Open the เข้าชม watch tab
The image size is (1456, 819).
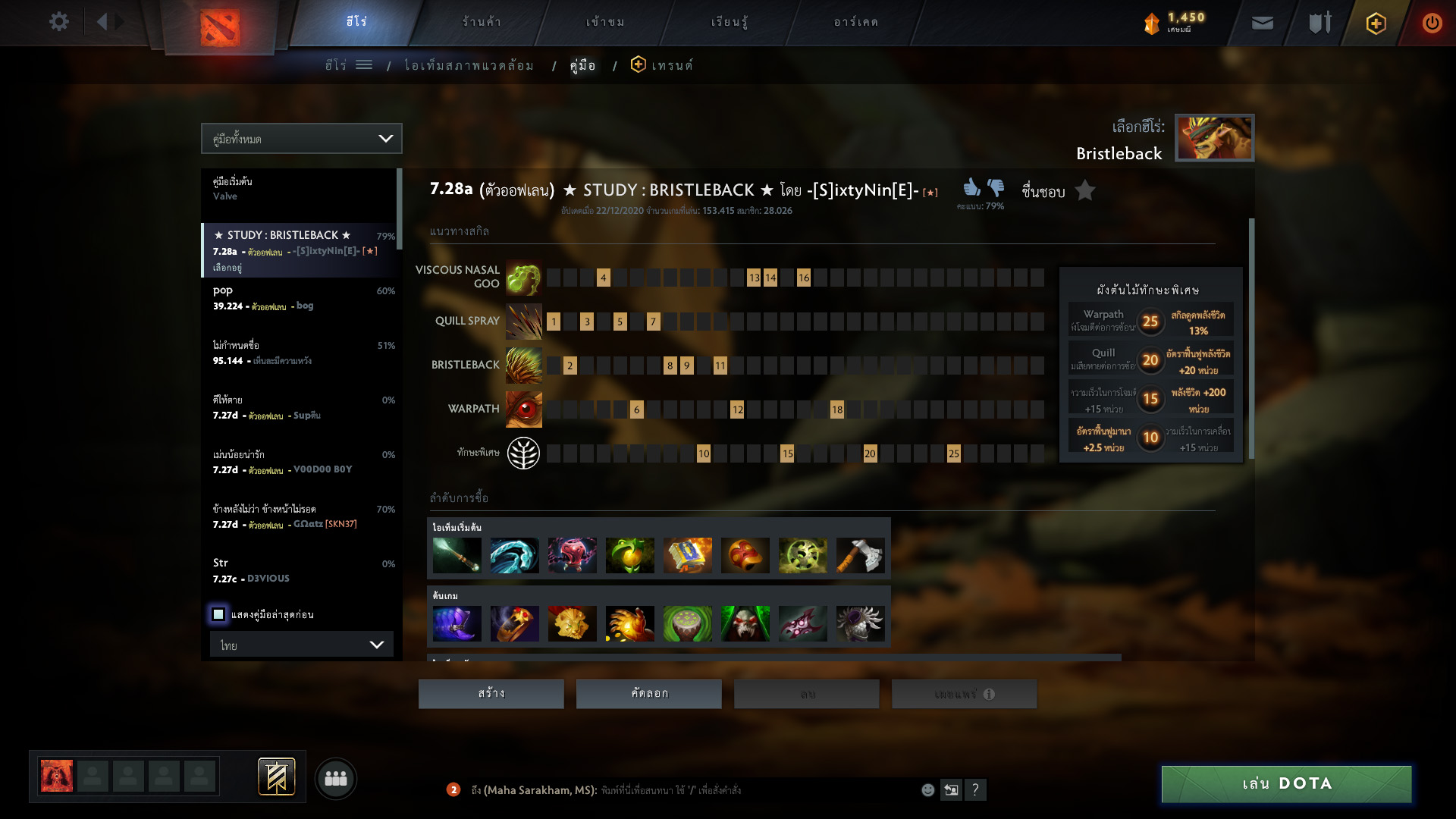pyautogui.click(x=605, y=22)
